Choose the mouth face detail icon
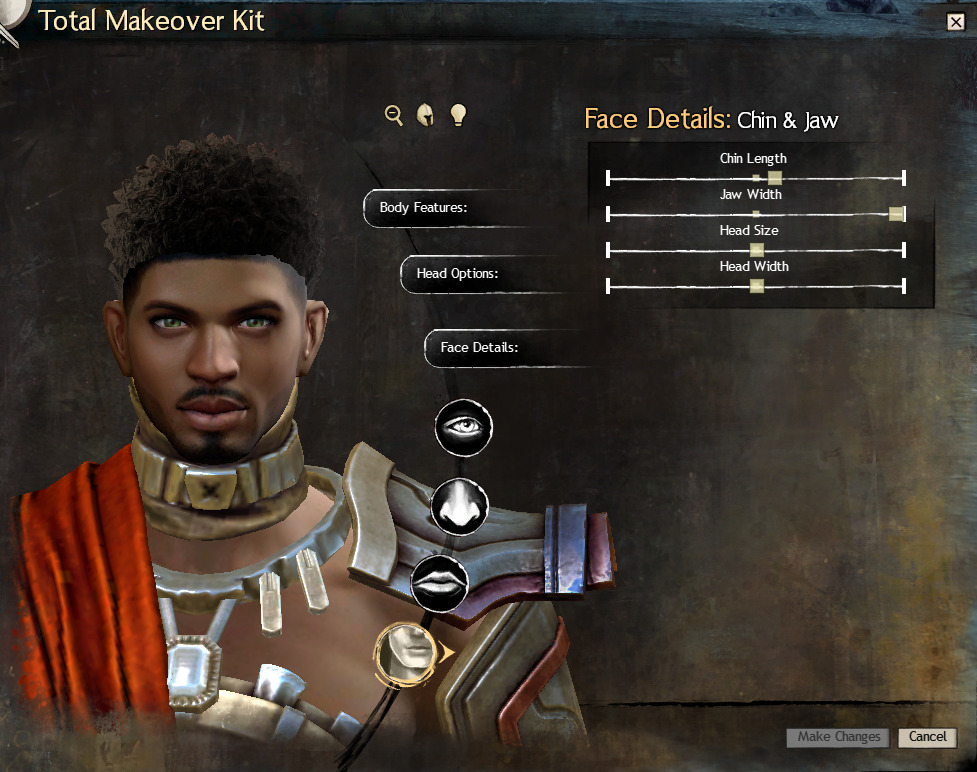 440,582
